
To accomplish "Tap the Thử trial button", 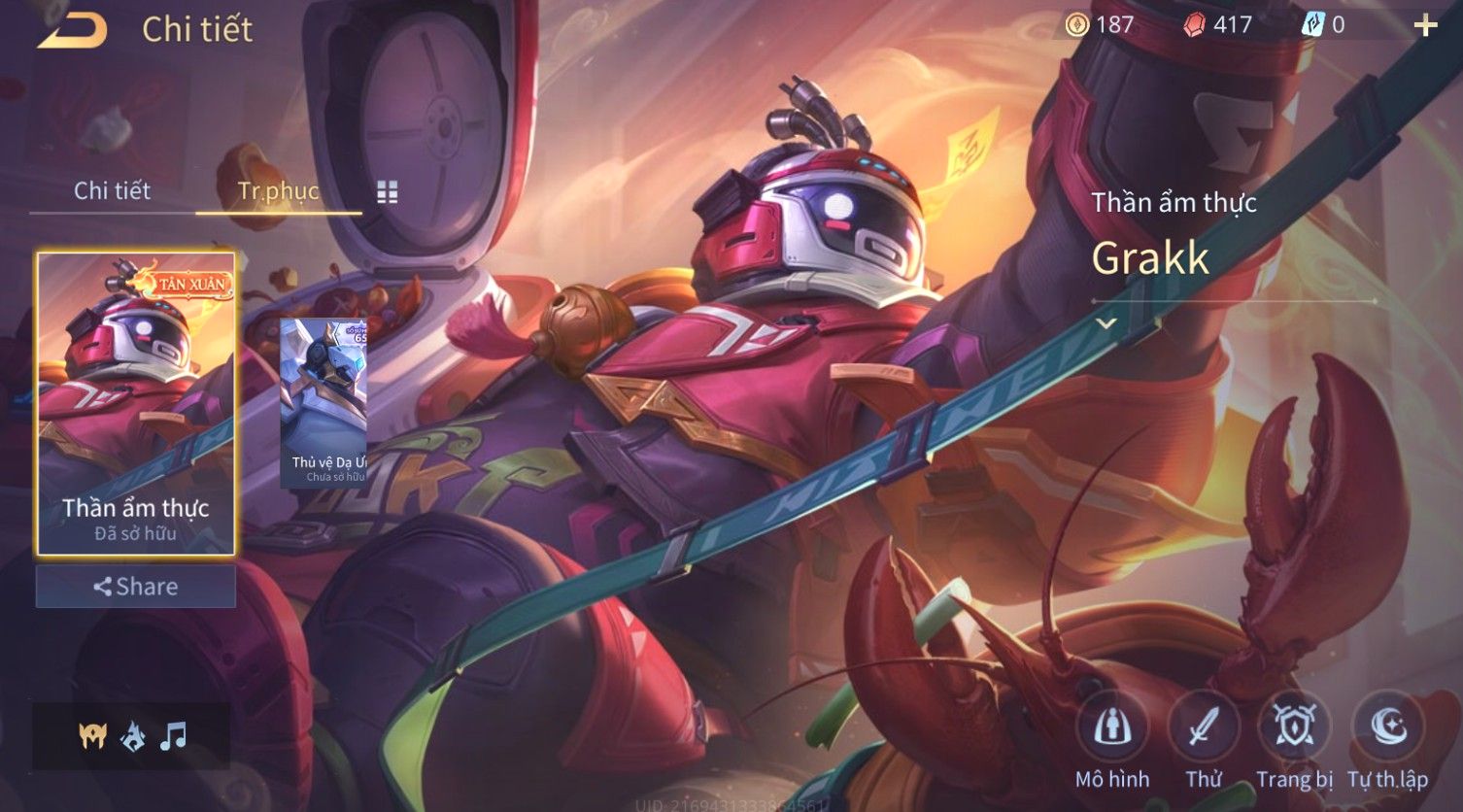I will 1204,740.
